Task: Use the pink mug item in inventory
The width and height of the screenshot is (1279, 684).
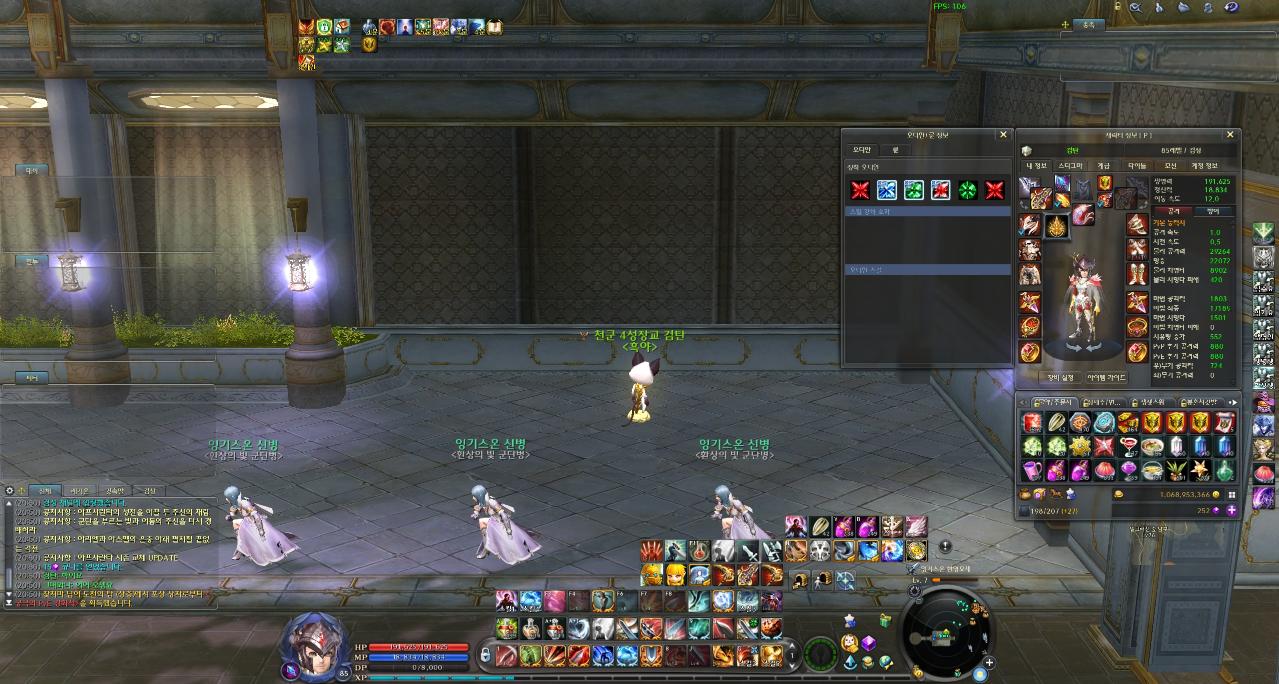Action: tap(1031, 470)
